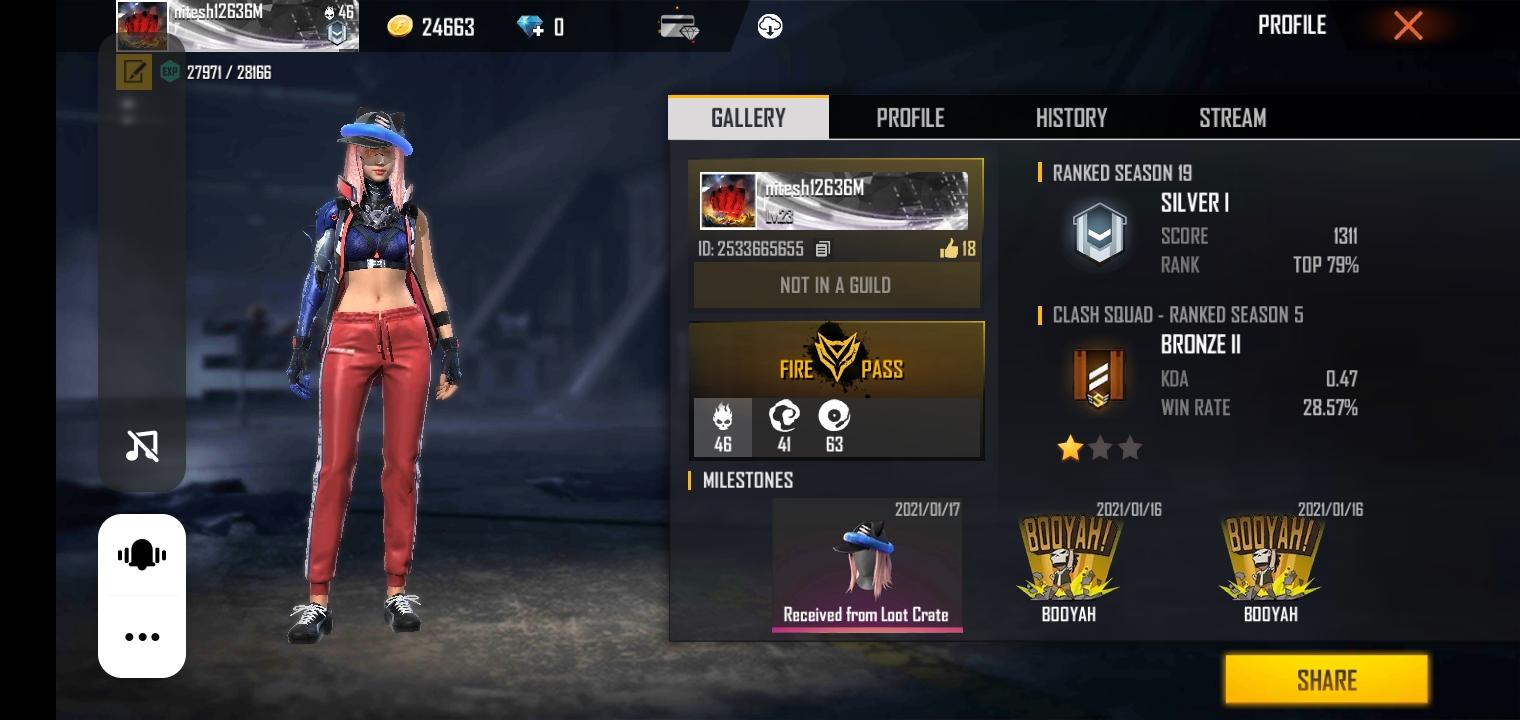Tap the bell sound overlay button
The image size is (1520, 720).
(x=142, y=555)
